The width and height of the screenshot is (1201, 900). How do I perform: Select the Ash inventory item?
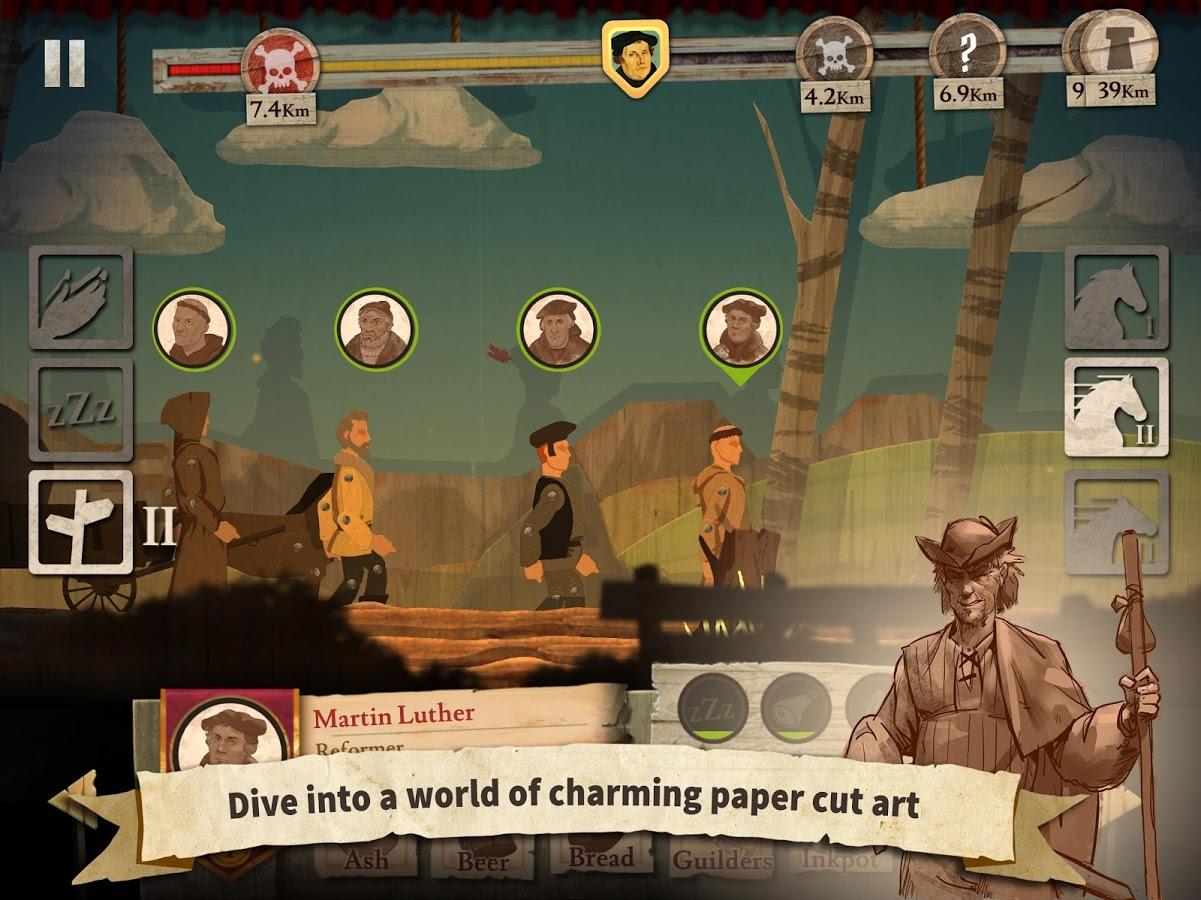point(367,858)
